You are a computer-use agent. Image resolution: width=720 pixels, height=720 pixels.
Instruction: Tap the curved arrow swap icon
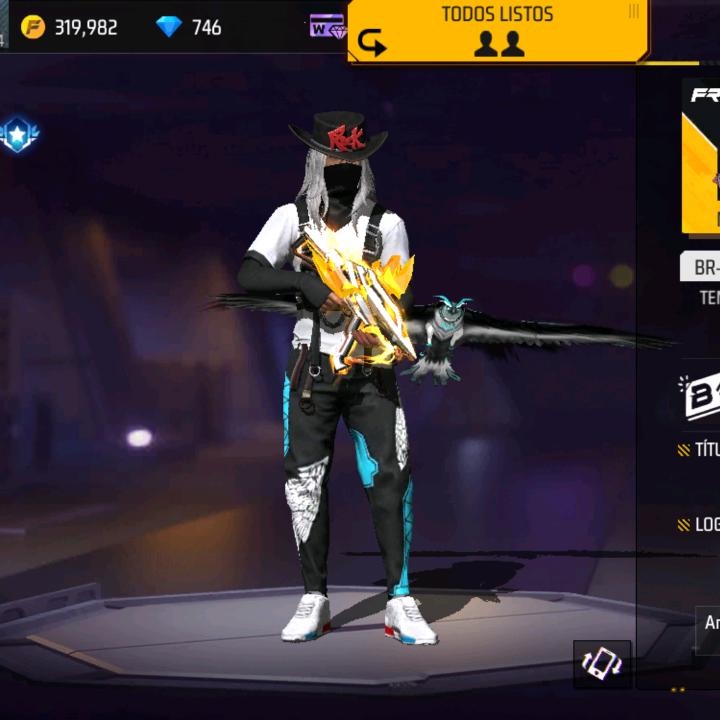pyautogui.click(x=372, y=44)
